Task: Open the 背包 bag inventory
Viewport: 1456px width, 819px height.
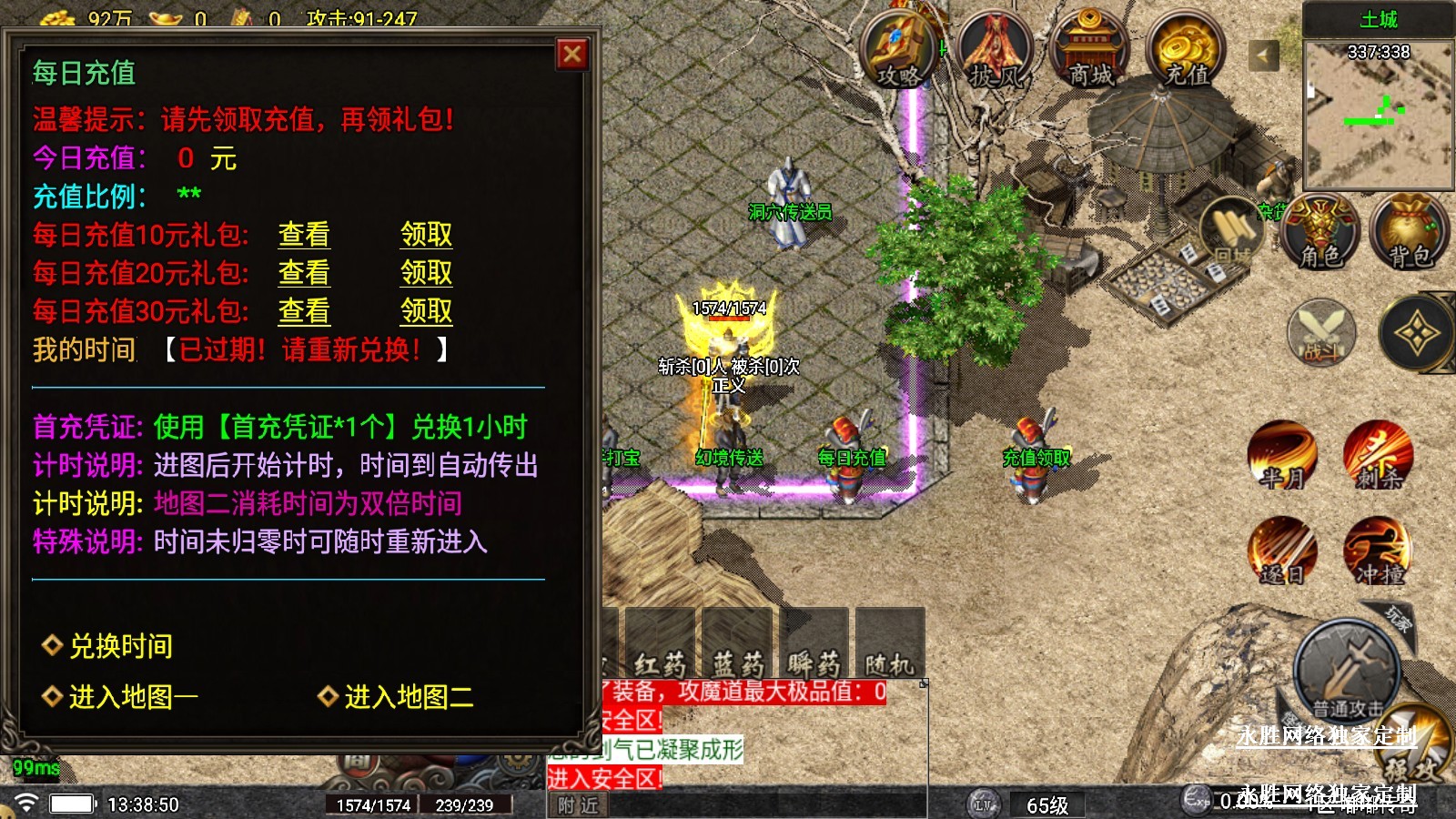Action: point(1410,233)
